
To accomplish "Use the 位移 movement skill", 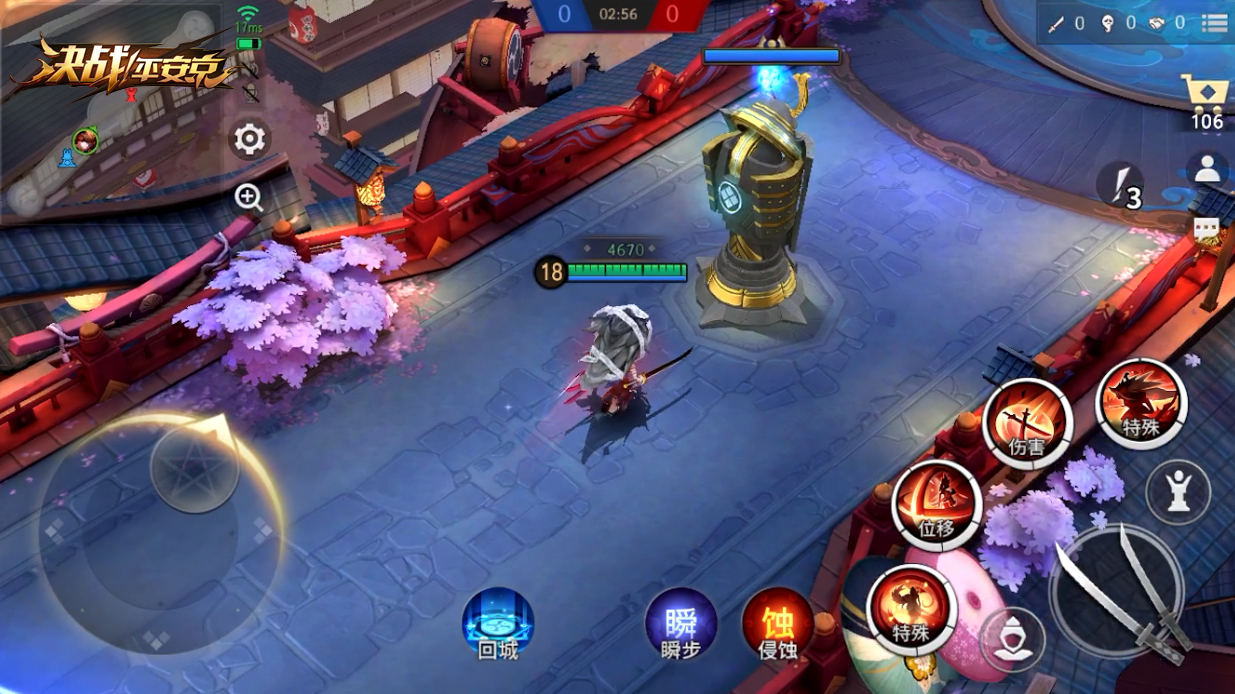I will pos(936,505).
